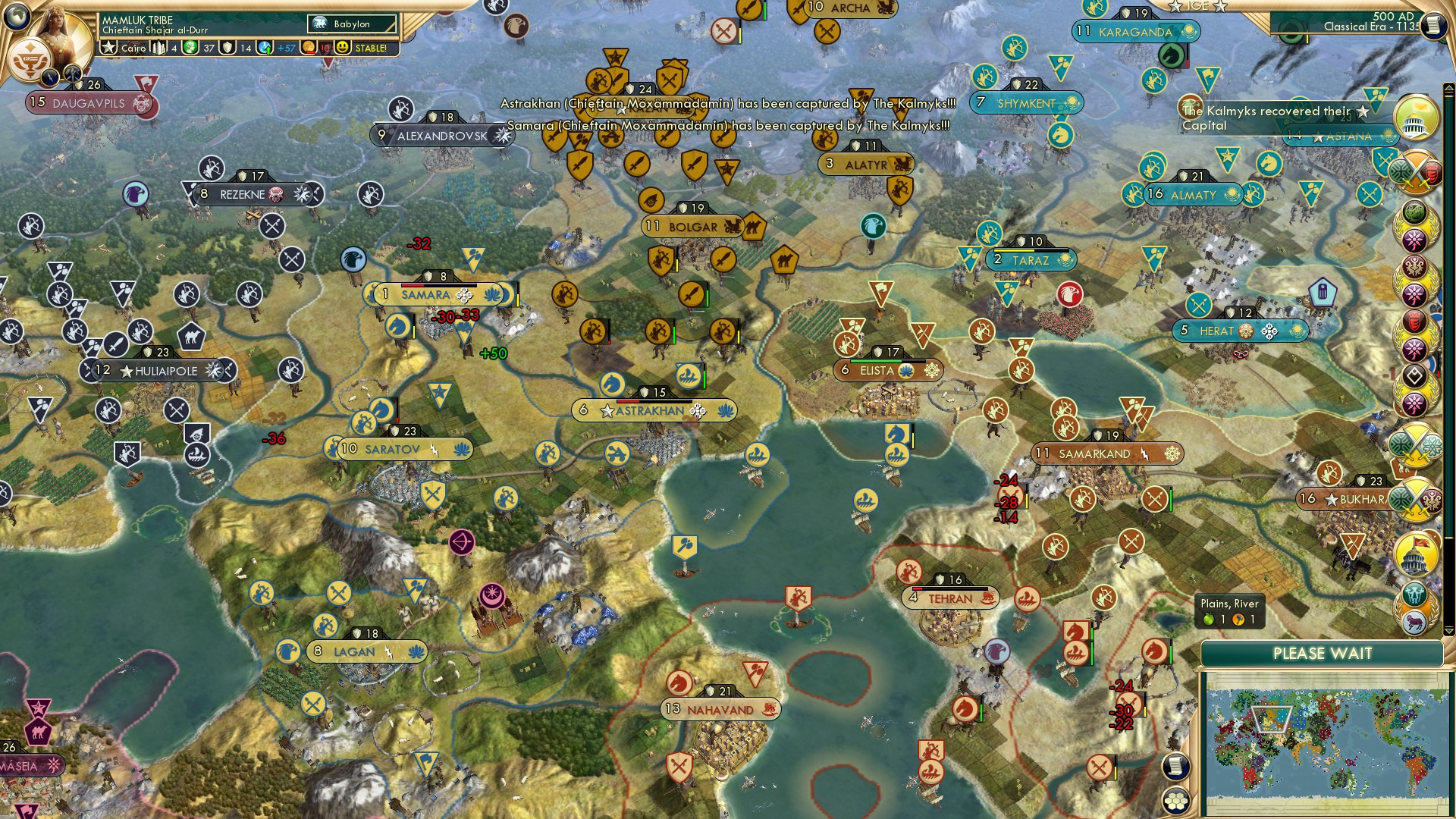Toggle the hex grid overlay icon near the minimap
Screen dimensions: 1456x819
1175,802
